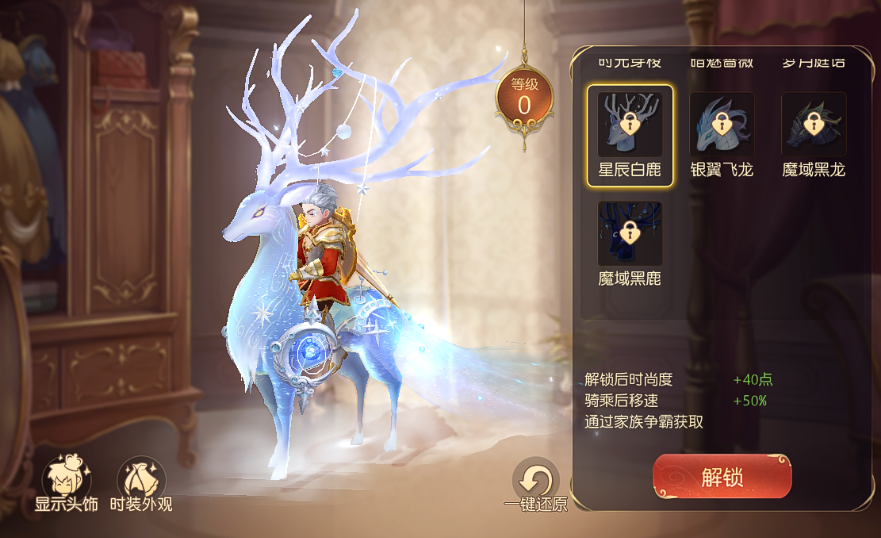
Task: Select the 魔域黑鹿 mount thumbnail
Action: pyautogui.click(x=630, y=235)
